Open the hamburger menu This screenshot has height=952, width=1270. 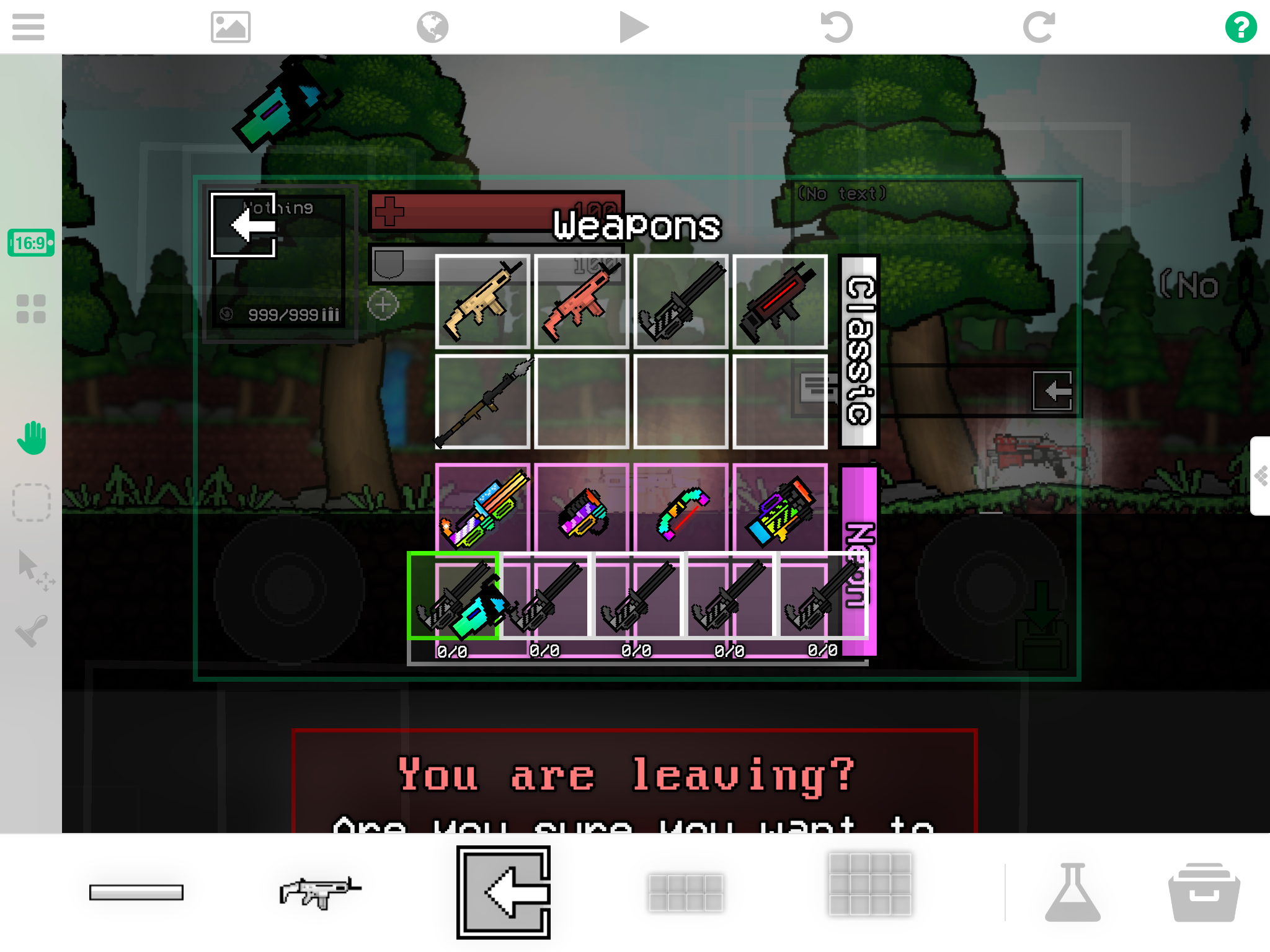click(x=28, y=27)
